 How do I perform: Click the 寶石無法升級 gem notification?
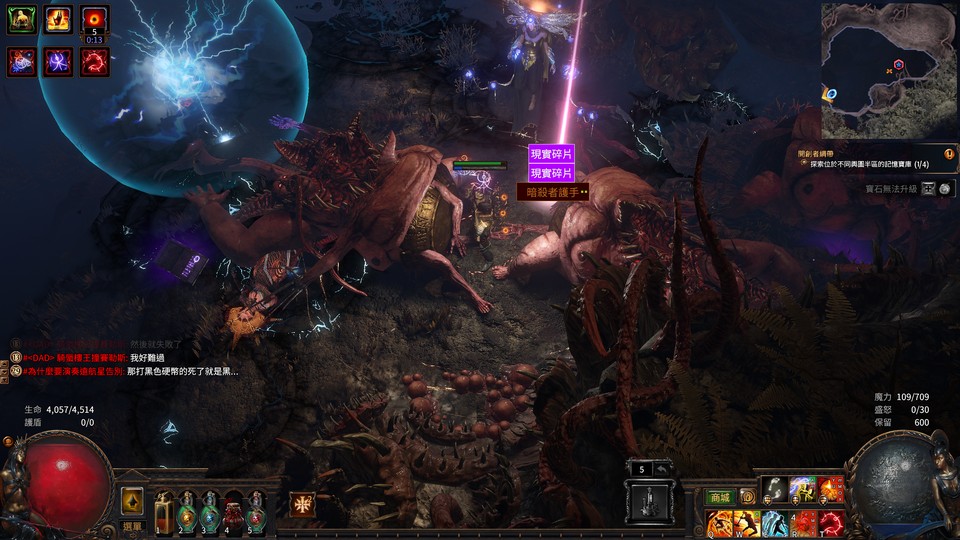click(x=892, y=189)
